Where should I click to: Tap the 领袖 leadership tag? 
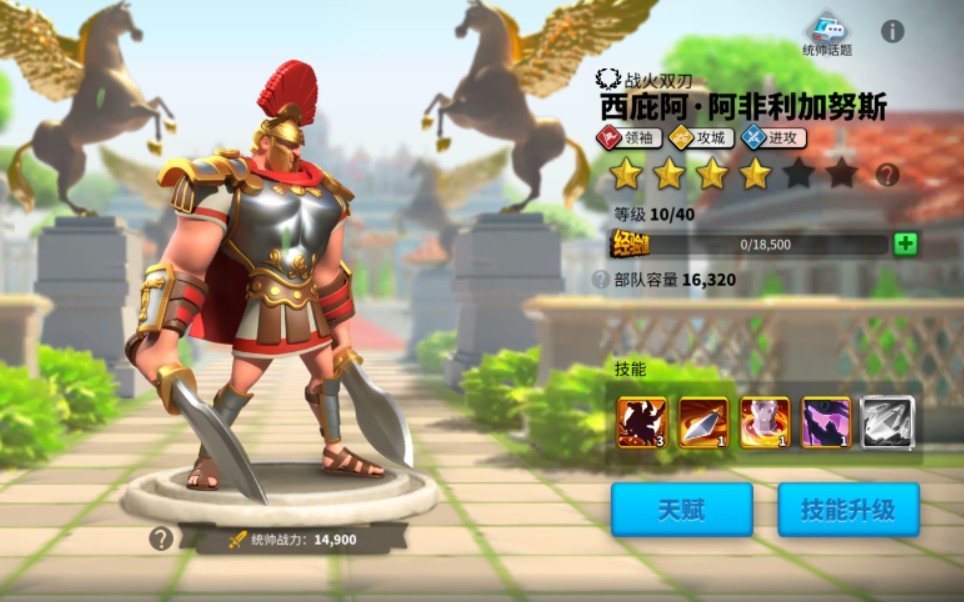tap(629, 138)
